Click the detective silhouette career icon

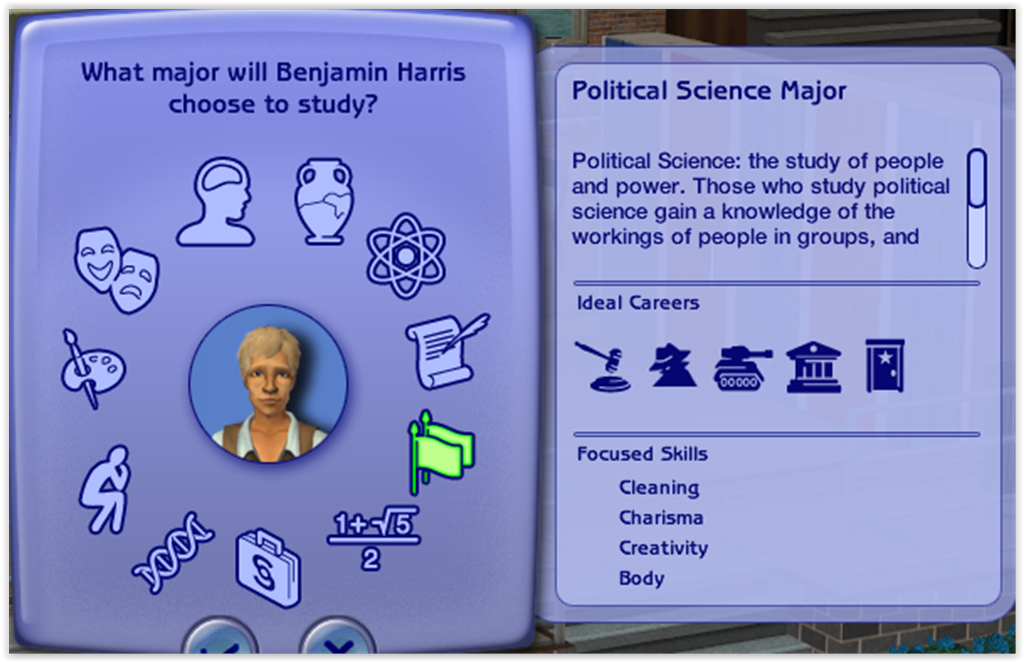pyautogui.click(x=672, y=365)
